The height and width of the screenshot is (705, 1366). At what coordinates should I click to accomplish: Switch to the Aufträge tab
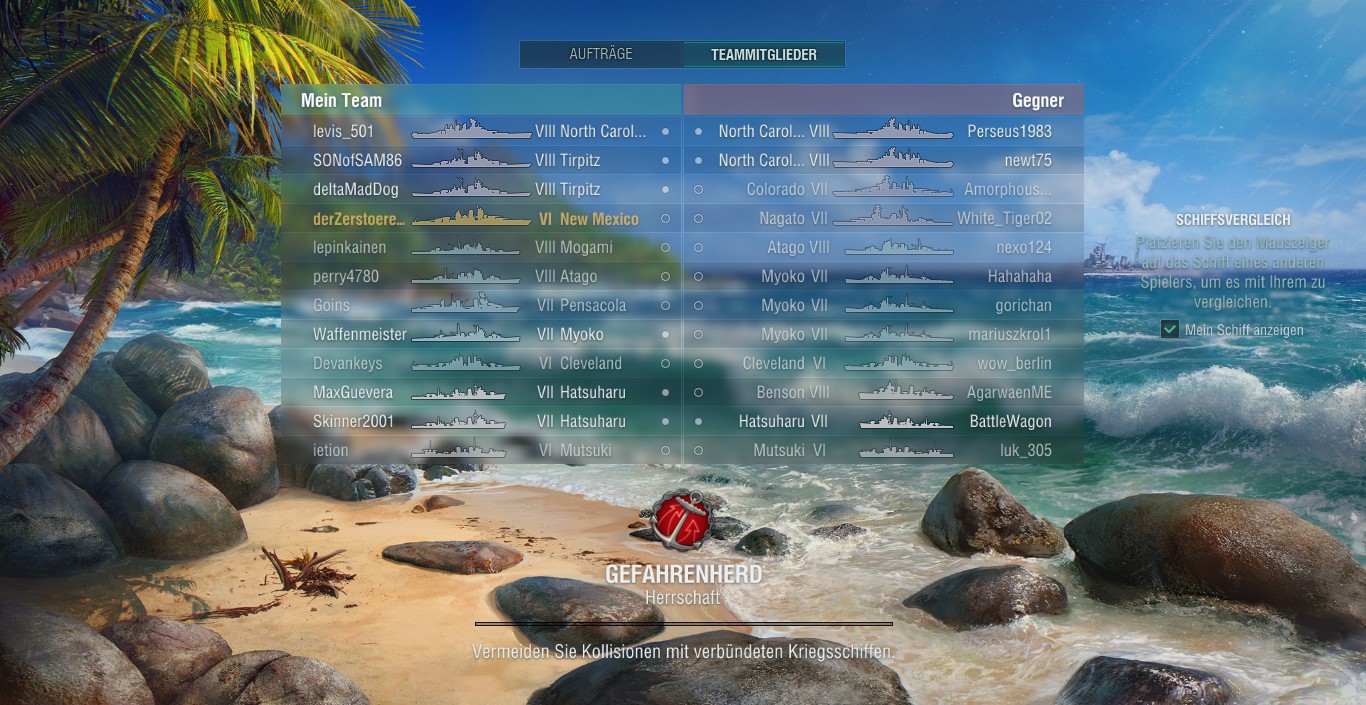[601, 54]
